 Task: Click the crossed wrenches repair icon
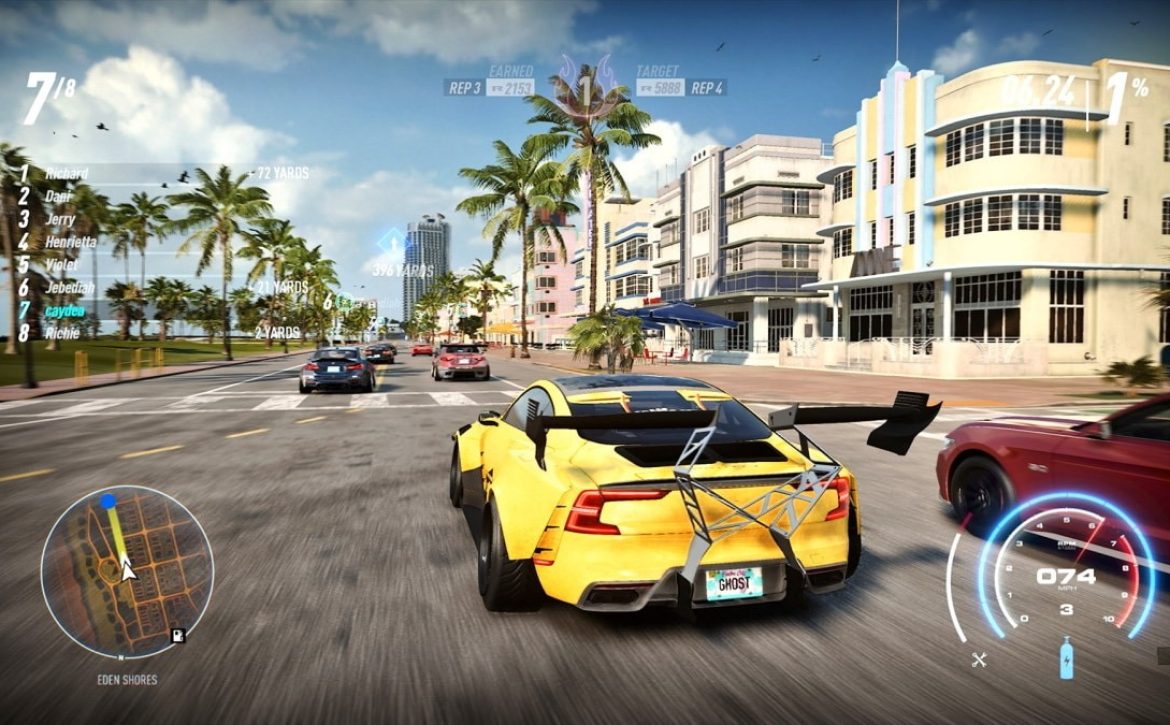[979, 659]
